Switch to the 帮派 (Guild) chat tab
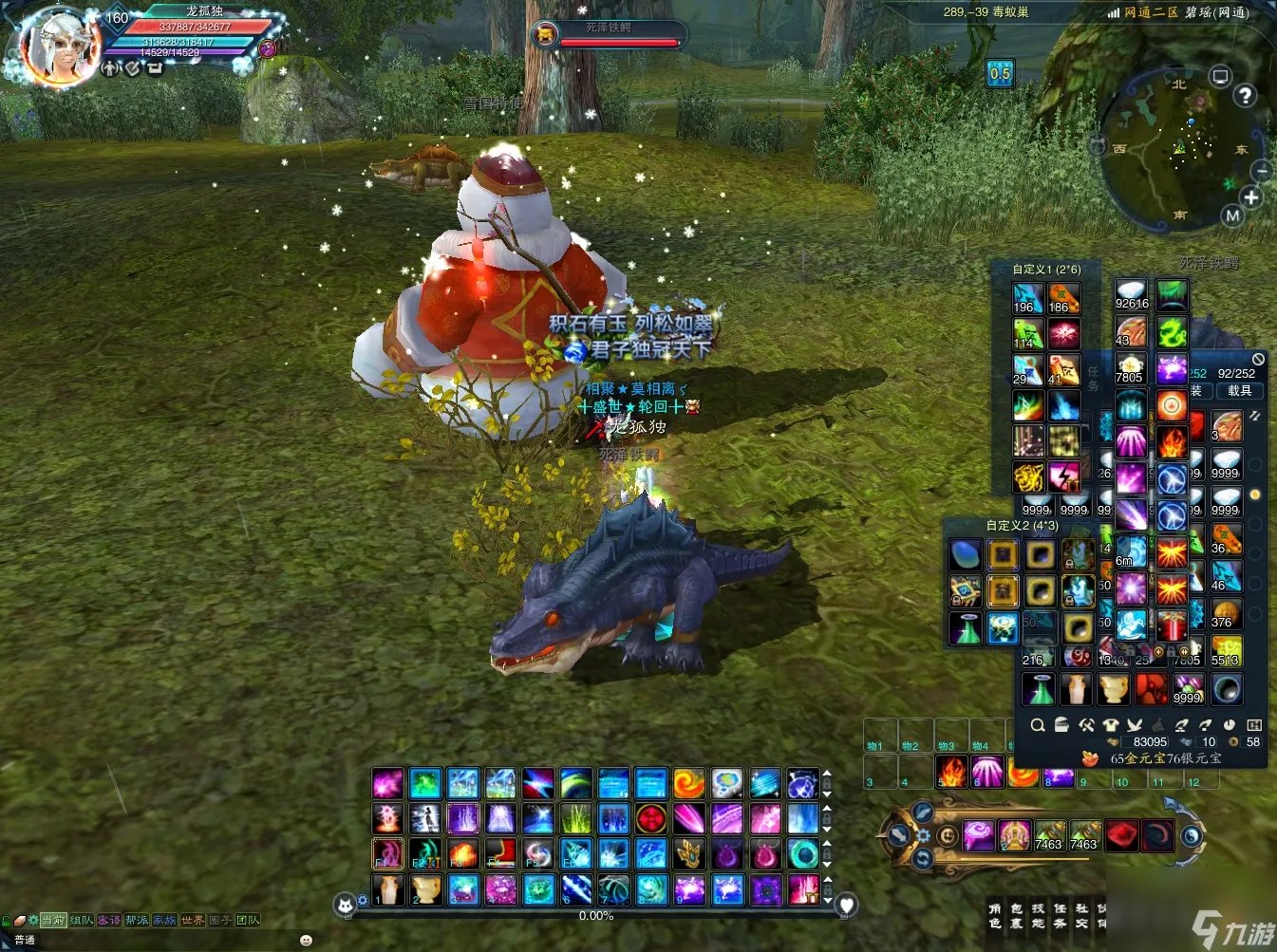 click(x=137, y=920)
